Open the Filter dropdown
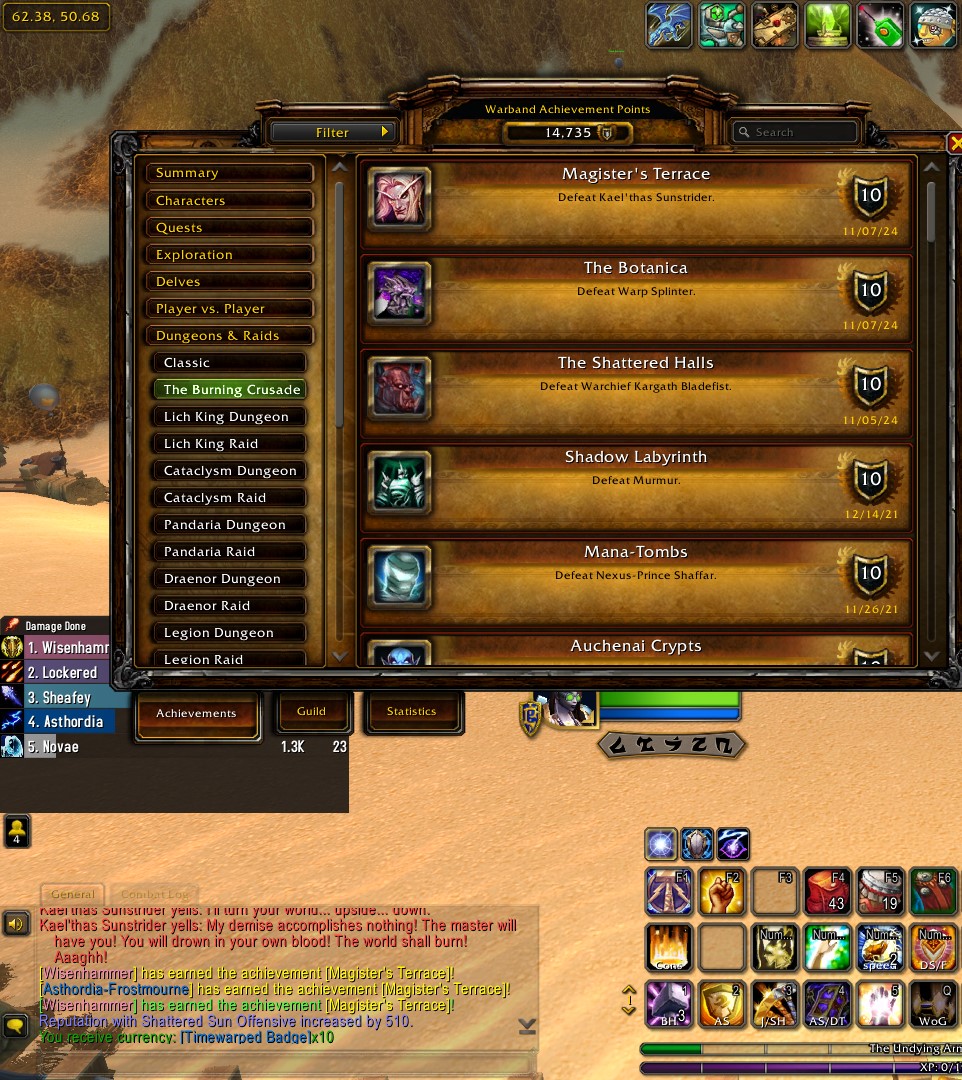The height and width of the screenshot is (1080, 962). pyautogui.click(x=332, y=132)
